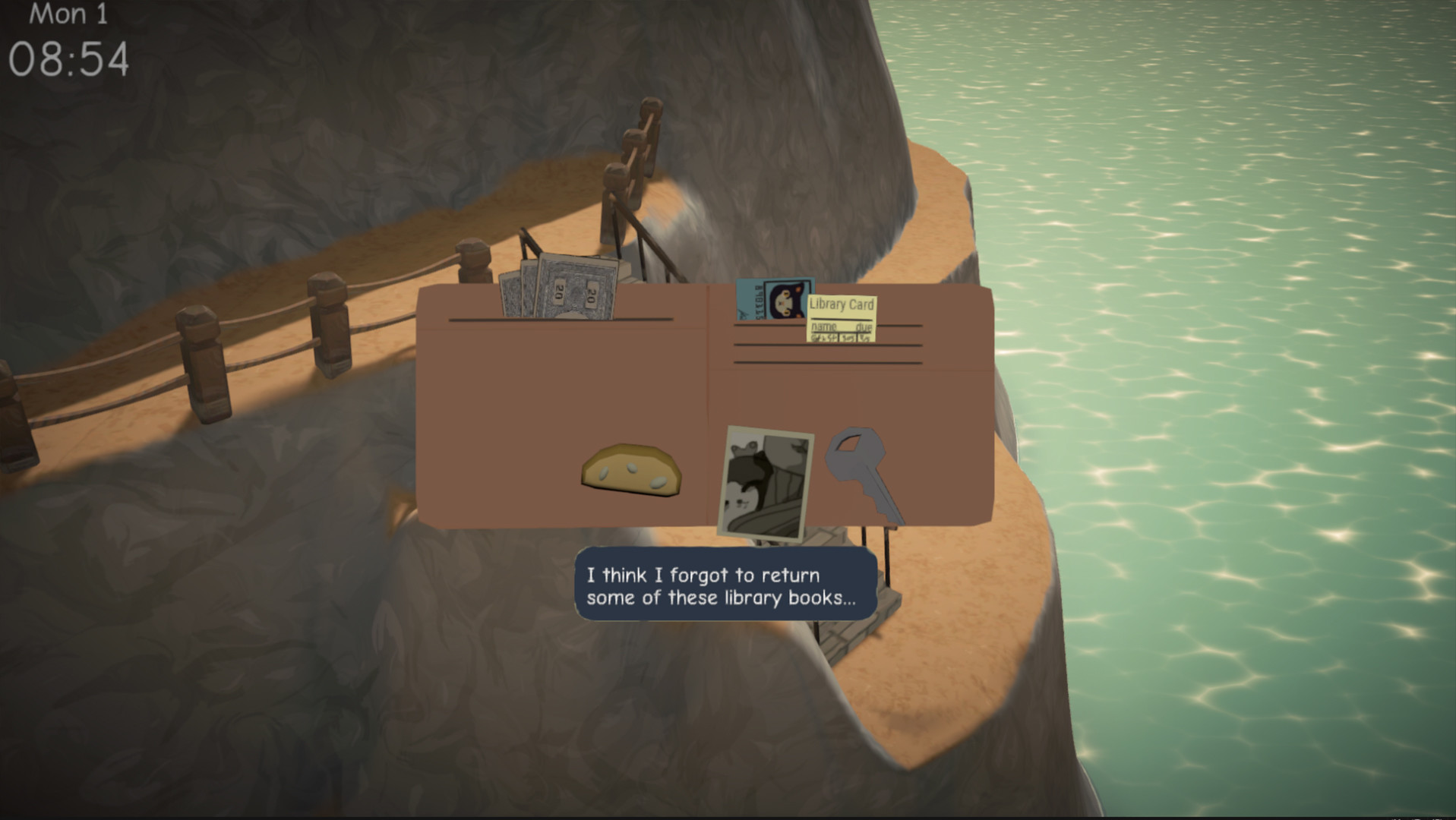
Task: Inspect the yellow Library Card
Action: pyautogui.click(x=843, y=317)
